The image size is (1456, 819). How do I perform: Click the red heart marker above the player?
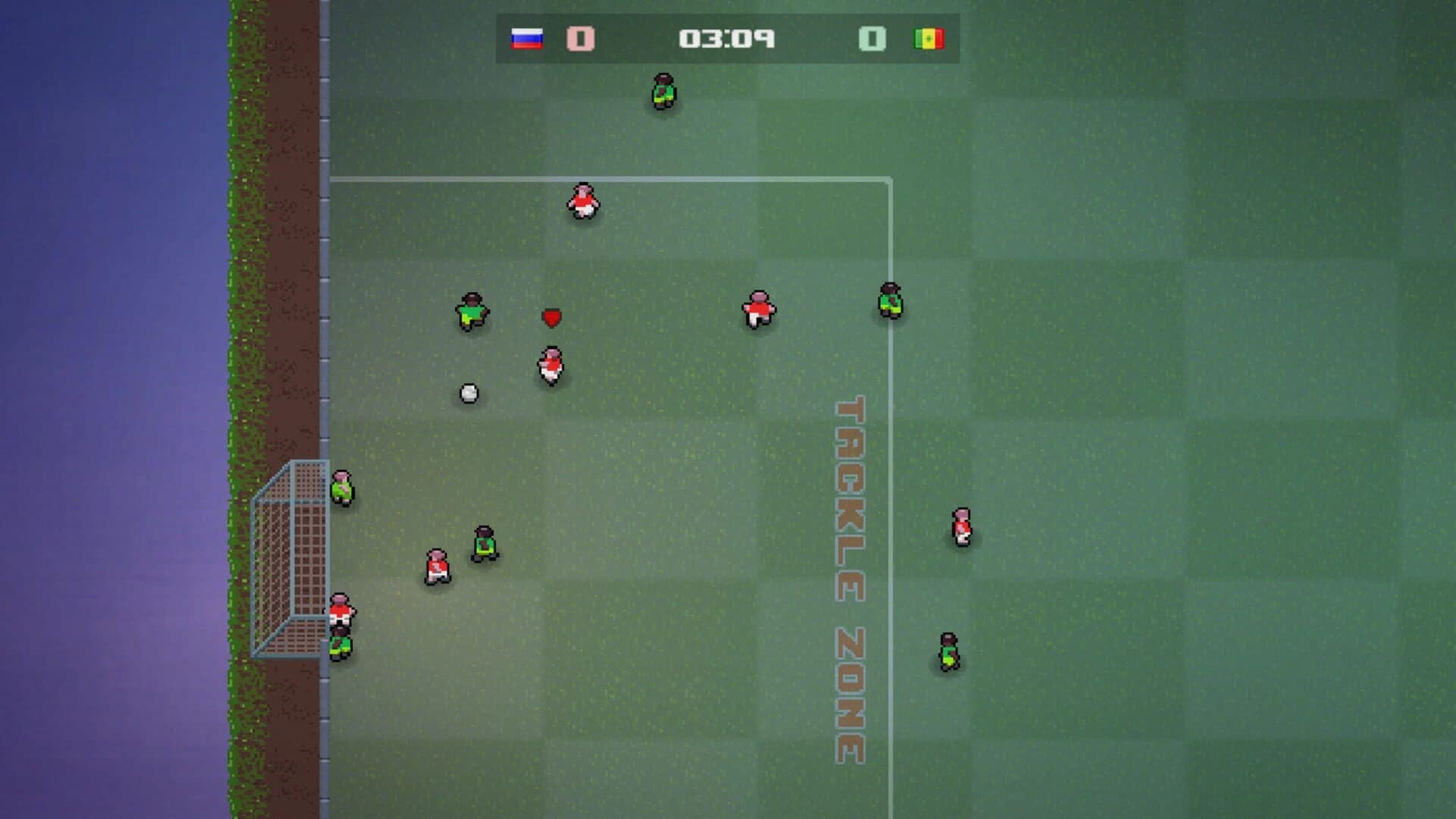[x=552, y=318]
